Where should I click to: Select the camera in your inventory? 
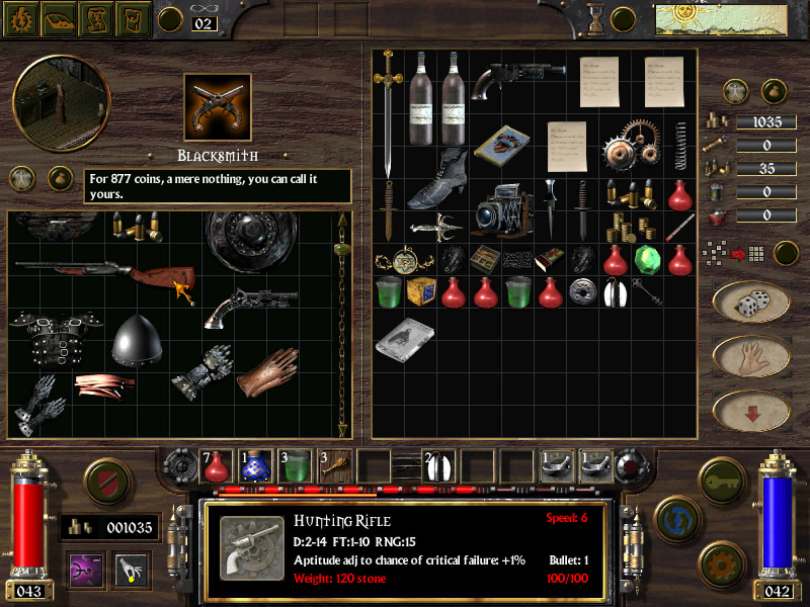pos(502,212)
